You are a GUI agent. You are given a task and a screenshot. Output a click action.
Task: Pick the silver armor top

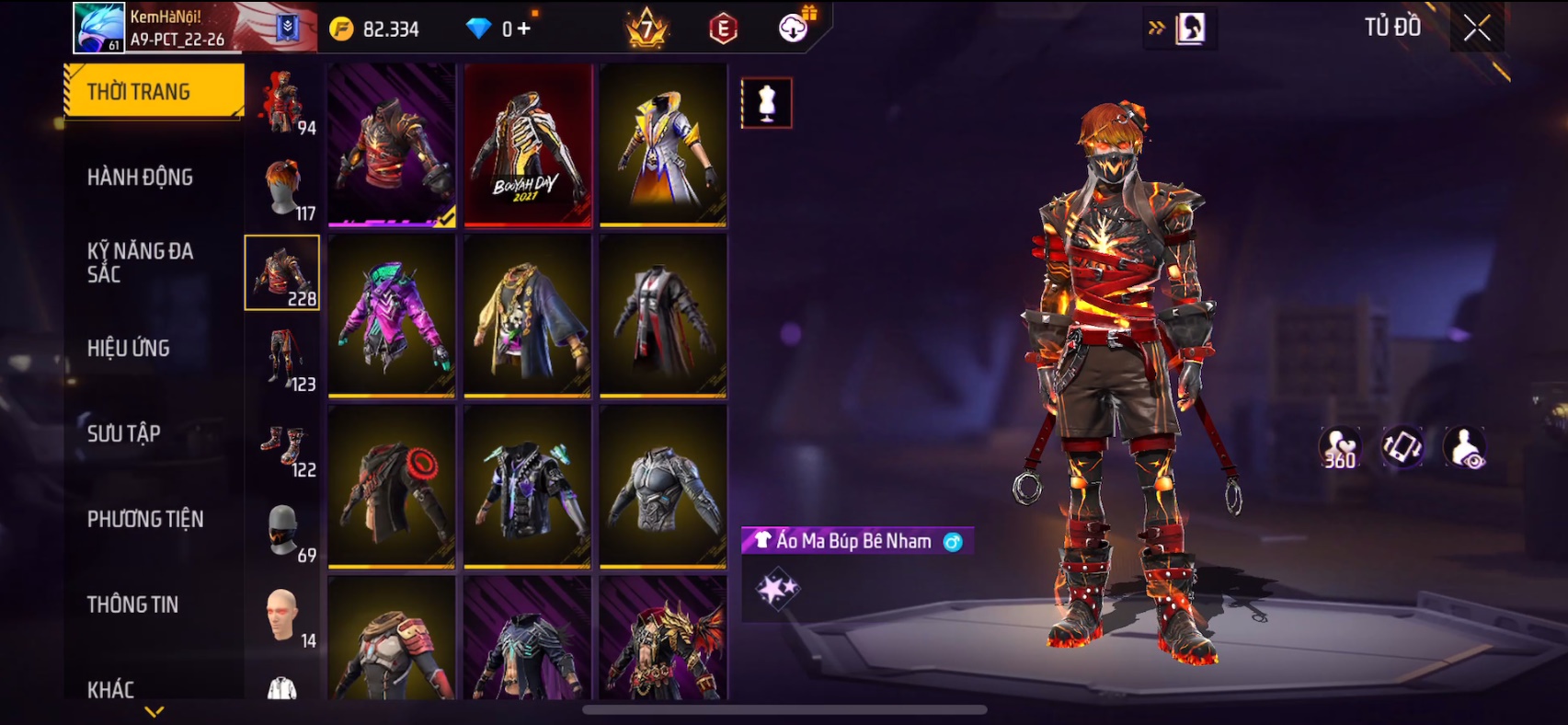pos(663,487)
